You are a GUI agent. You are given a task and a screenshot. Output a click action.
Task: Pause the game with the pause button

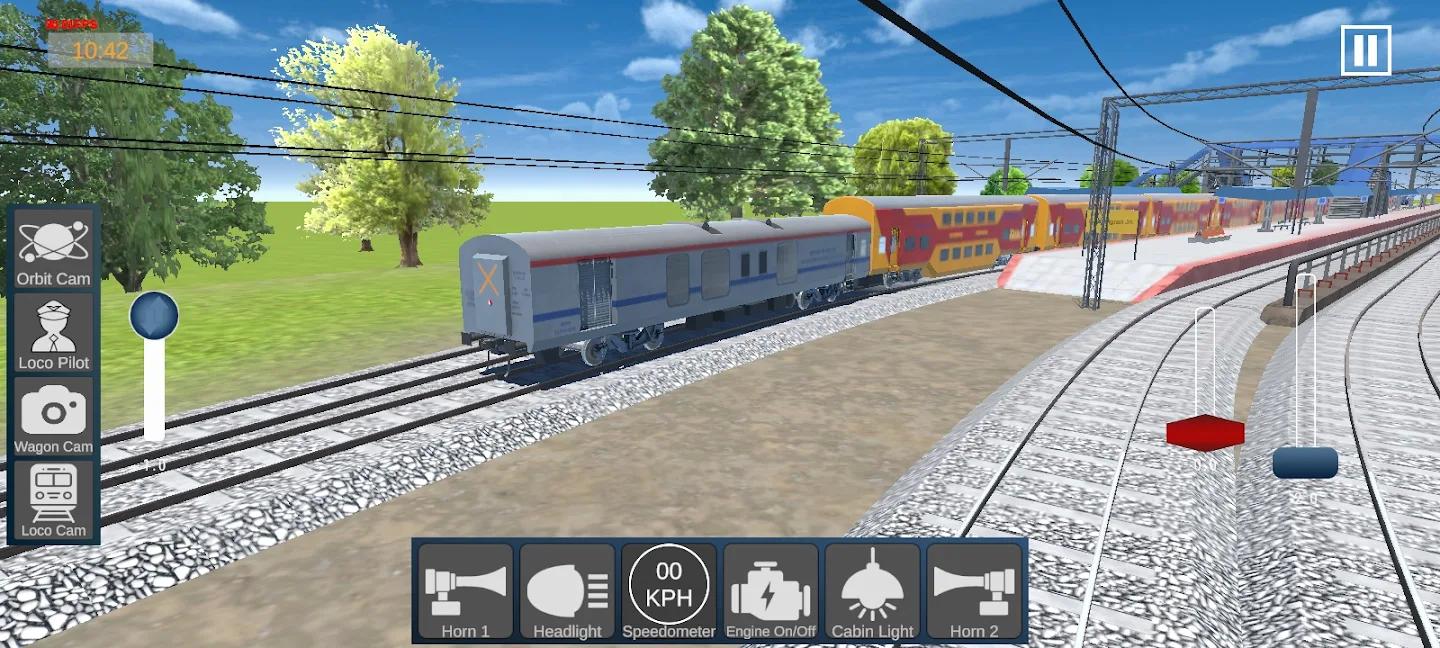click(1366, 49)
